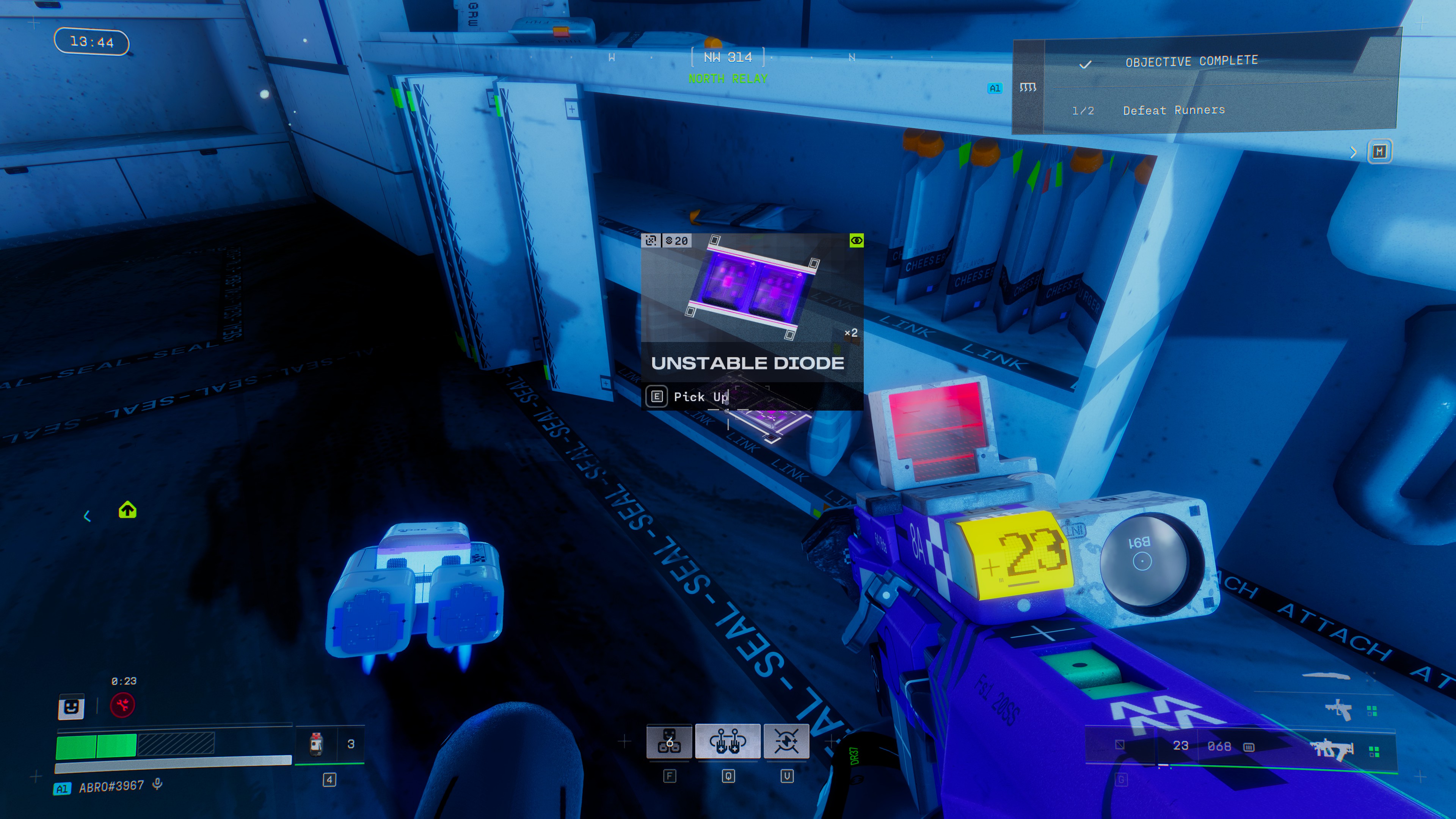This screenshot has width=1456, height=819.
Task: Click the smiley face character portrait
Action: pos(71,706)
